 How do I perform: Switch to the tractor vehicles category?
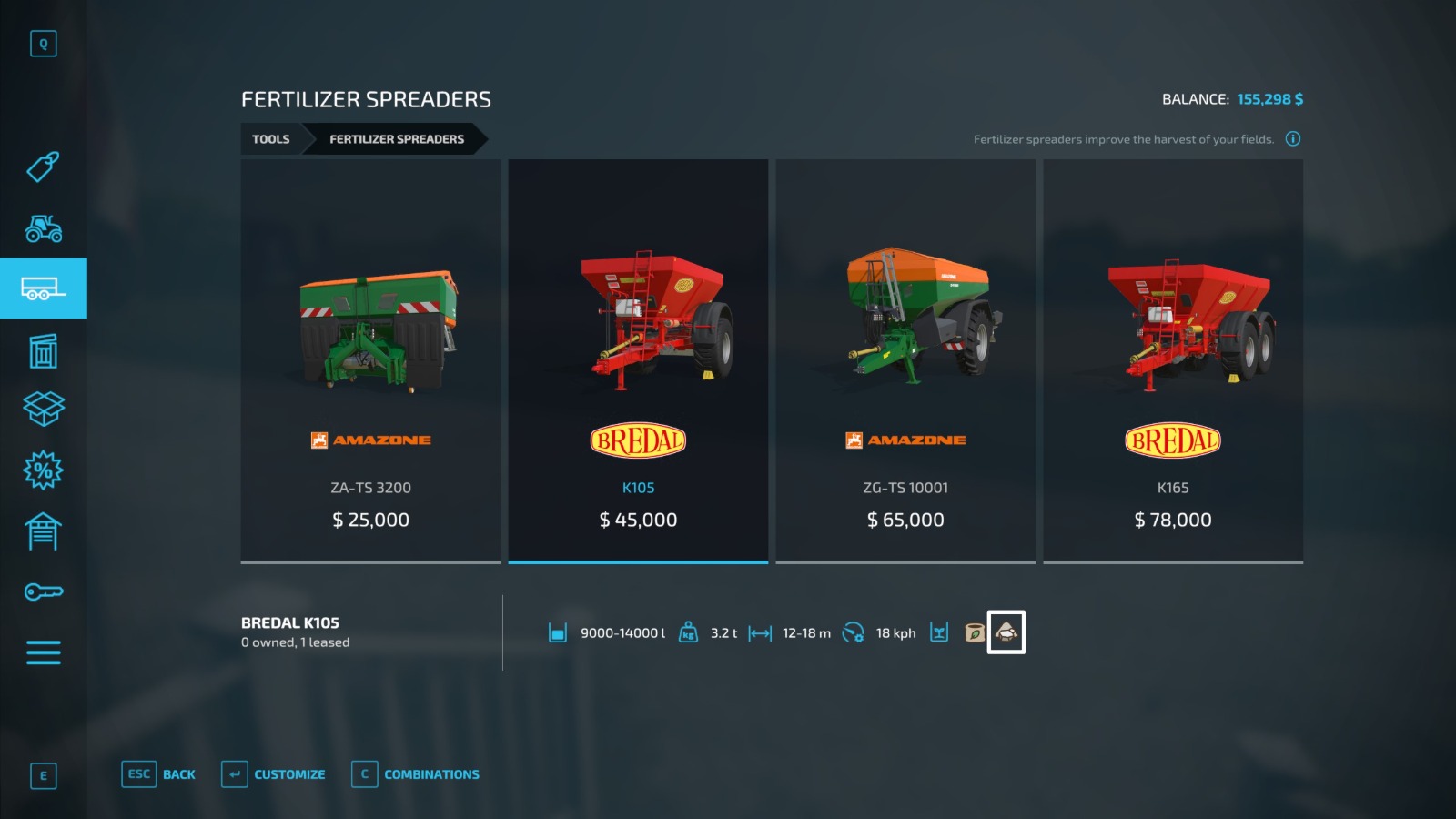43,227
